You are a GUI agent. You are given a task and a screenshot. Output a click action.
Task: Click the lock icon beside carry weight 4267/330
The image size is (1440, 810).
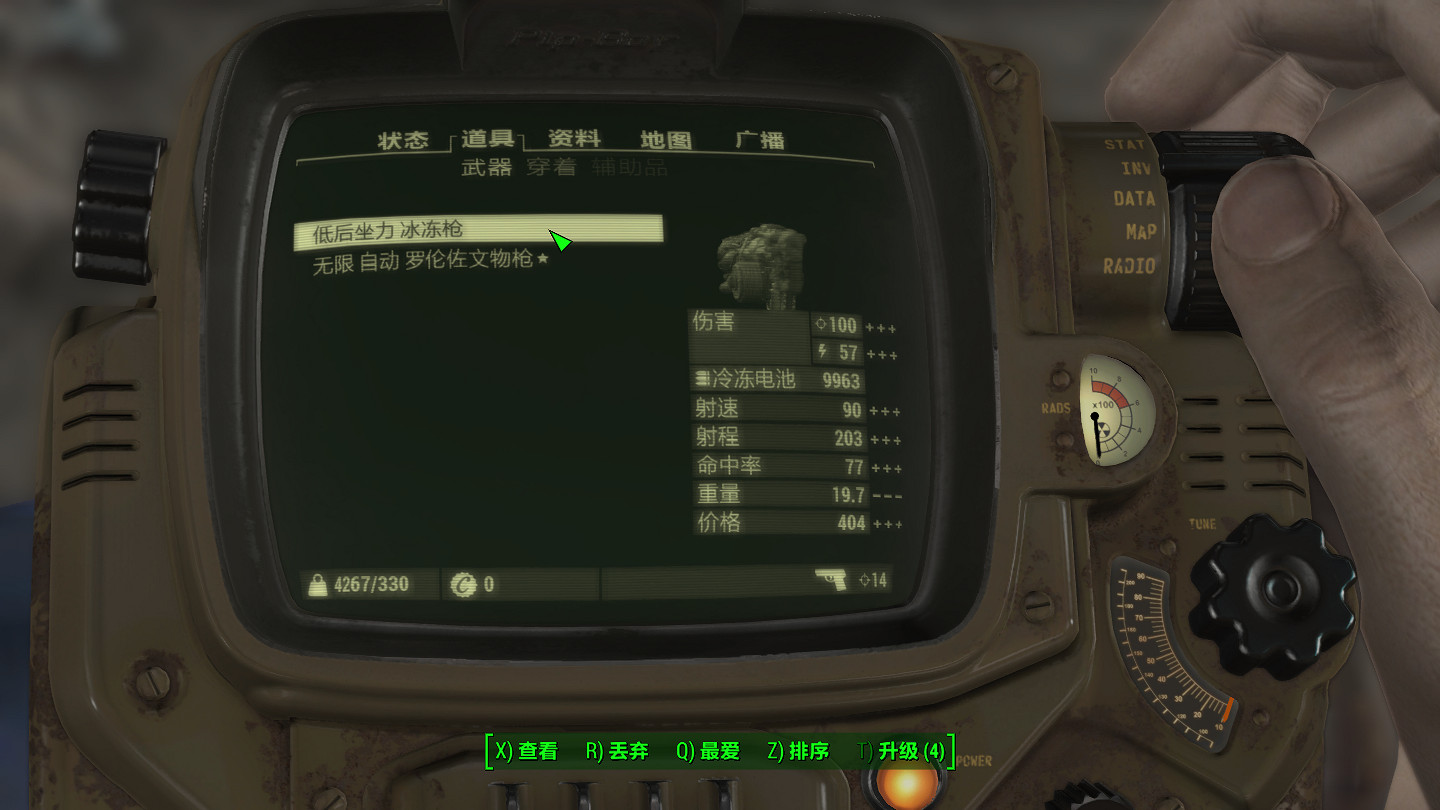point(317,583)
